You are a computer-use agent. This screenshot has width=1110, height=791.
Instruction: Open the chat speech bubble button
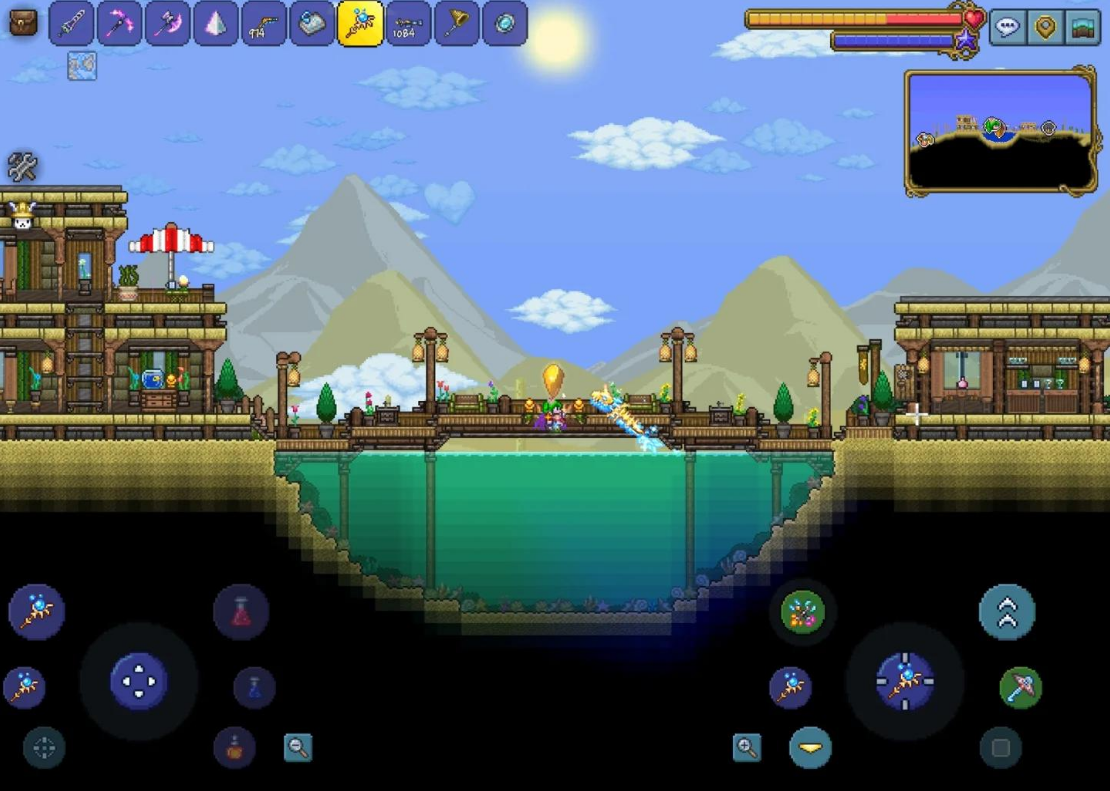[x=1007, y=27]
